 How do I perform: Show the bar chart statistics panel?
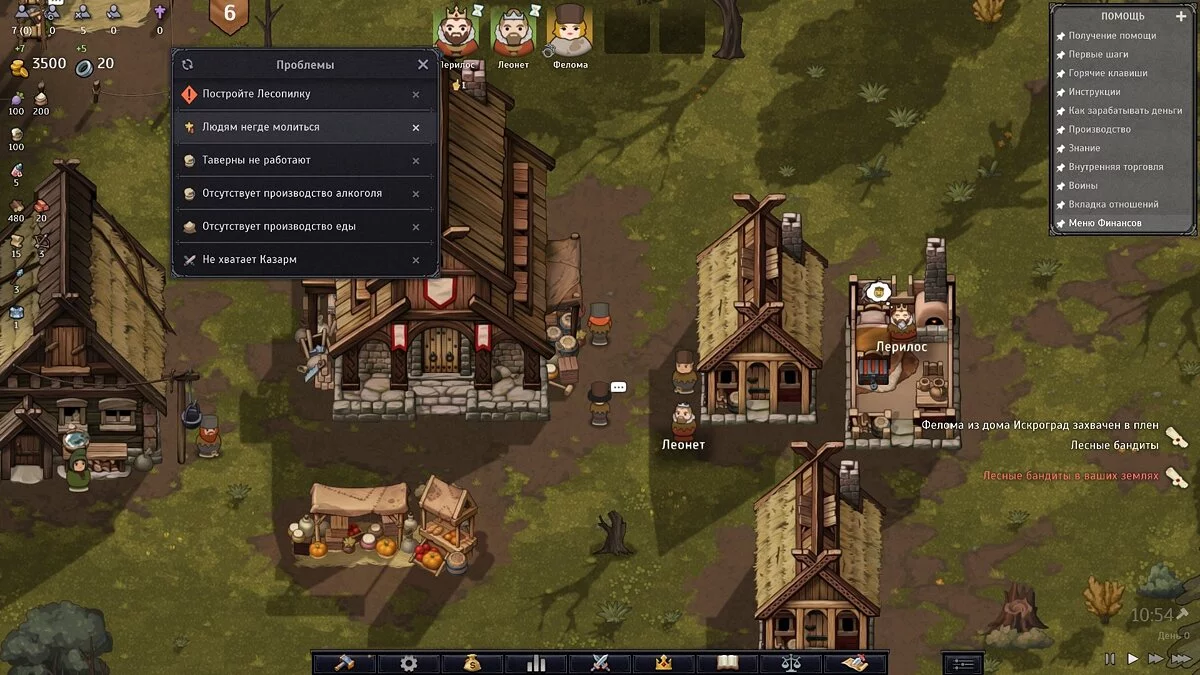pos(536,663)
